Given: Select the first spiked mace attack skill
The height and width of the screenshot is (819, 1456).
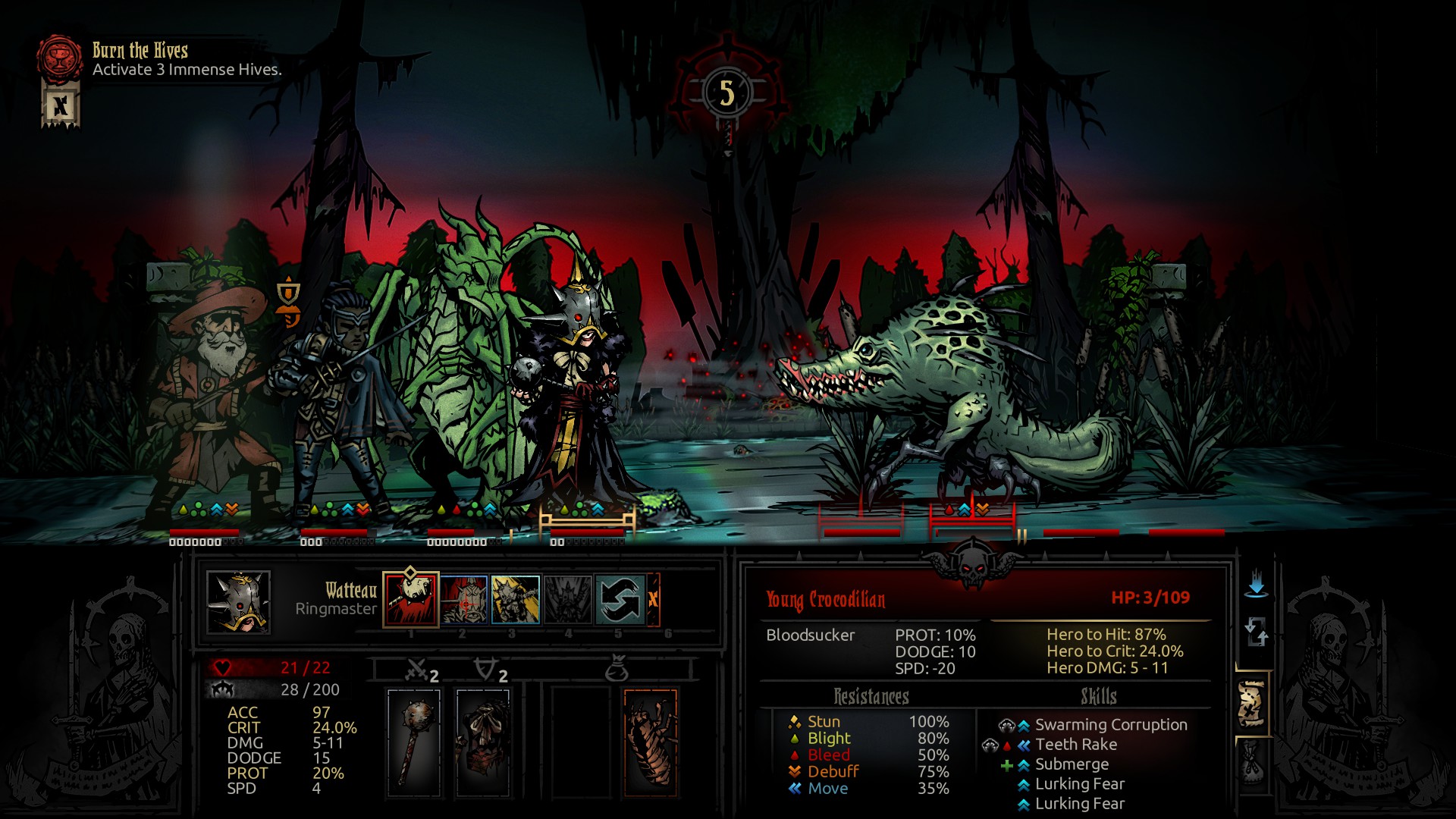Looking at the screenshot, I should pyautogui.click(x=411, y=599).
